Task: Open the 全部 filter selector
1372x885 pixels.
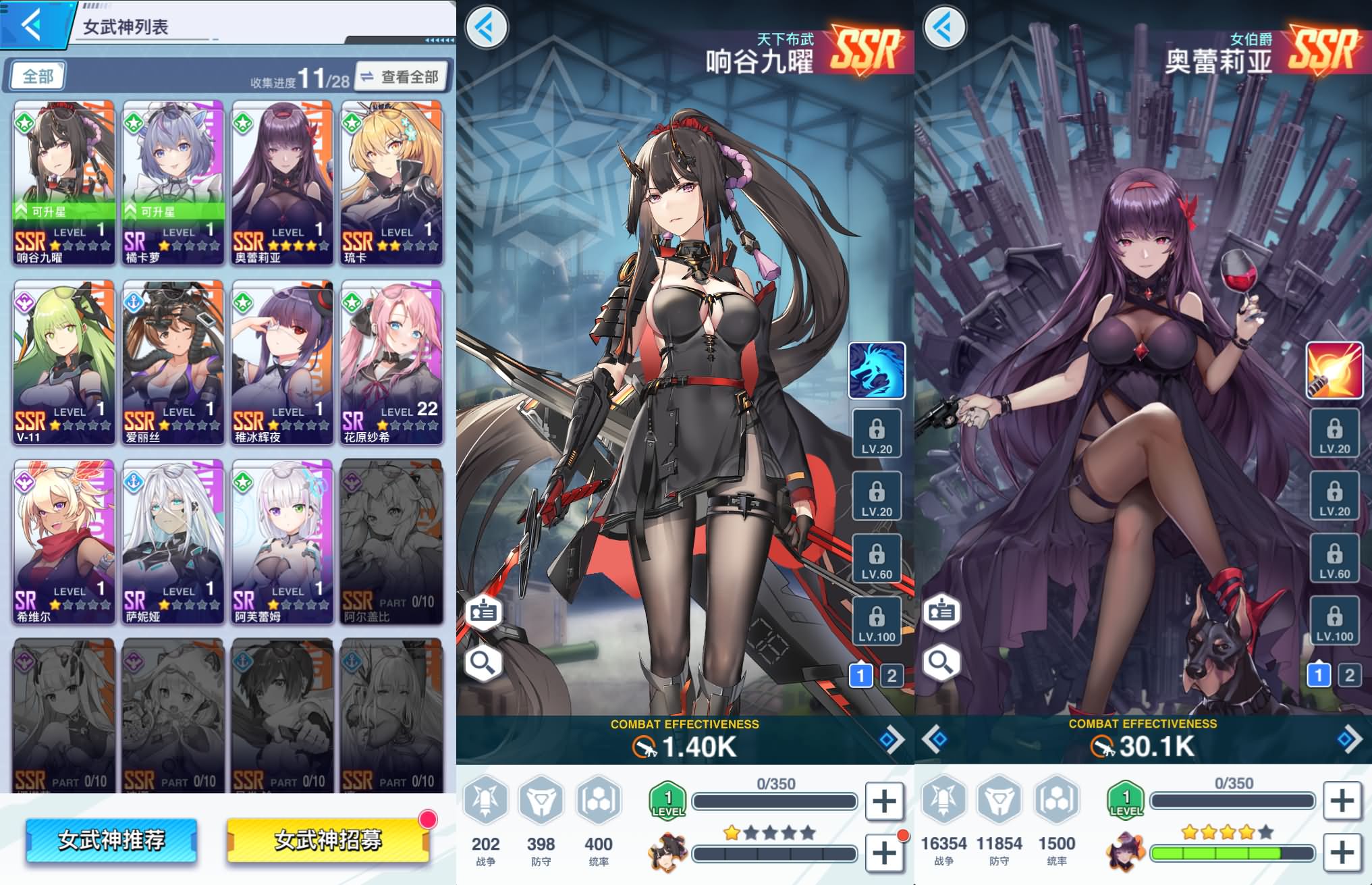Action: click(38, 76)
